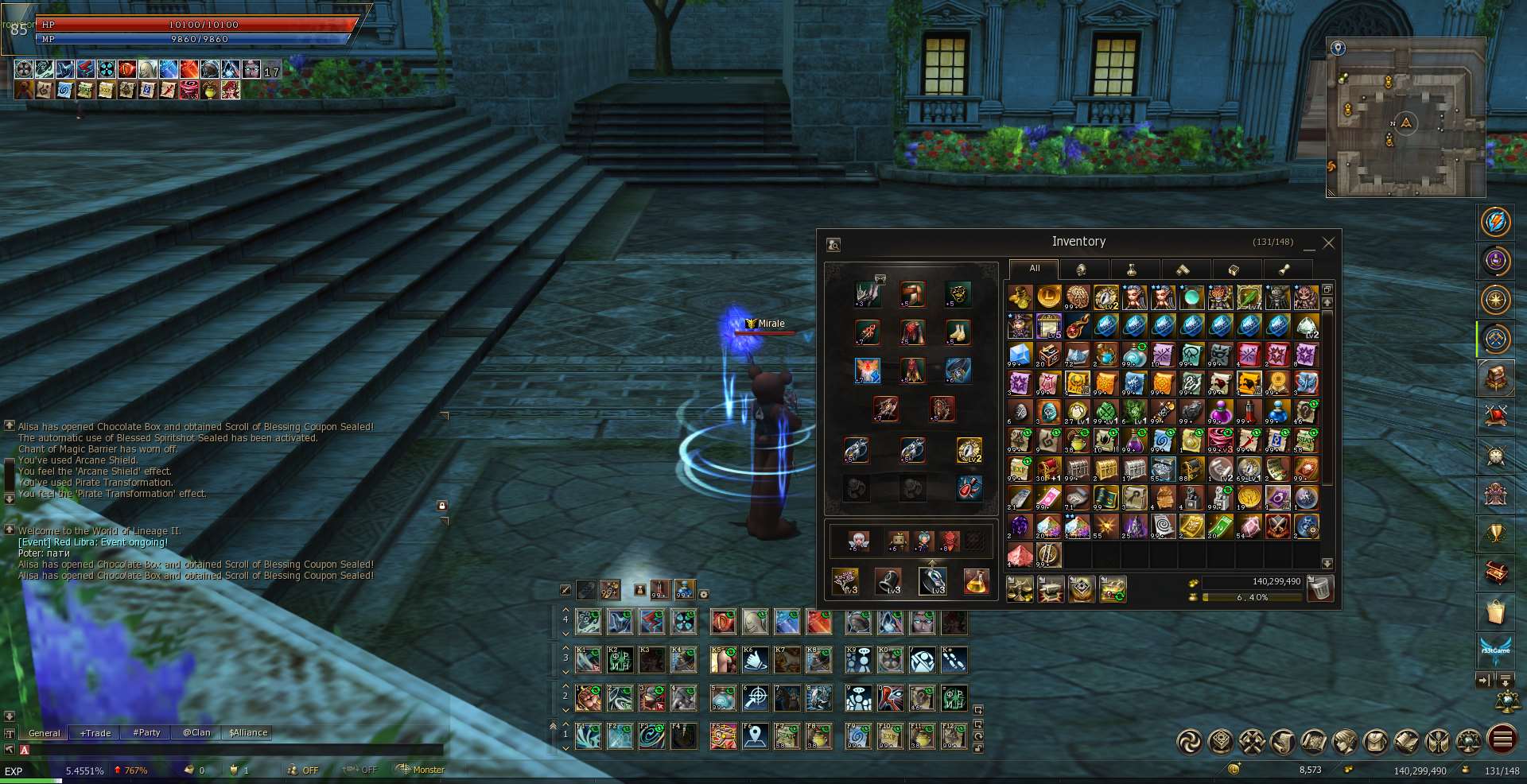Switch to the @Clan chat tab
The image size is (1527, 784).
click(x=196, y=733)
